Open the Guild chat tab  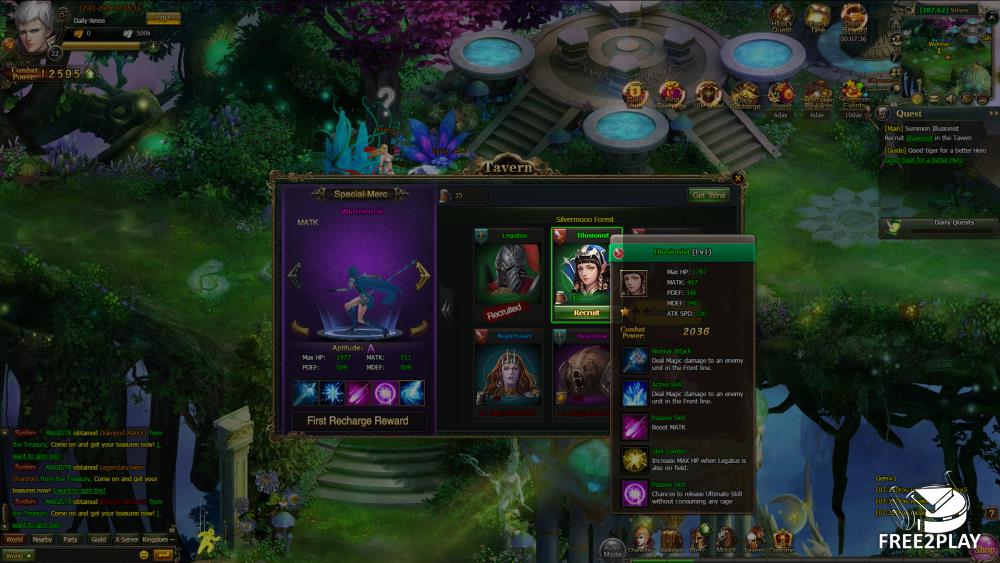(98, 539)
